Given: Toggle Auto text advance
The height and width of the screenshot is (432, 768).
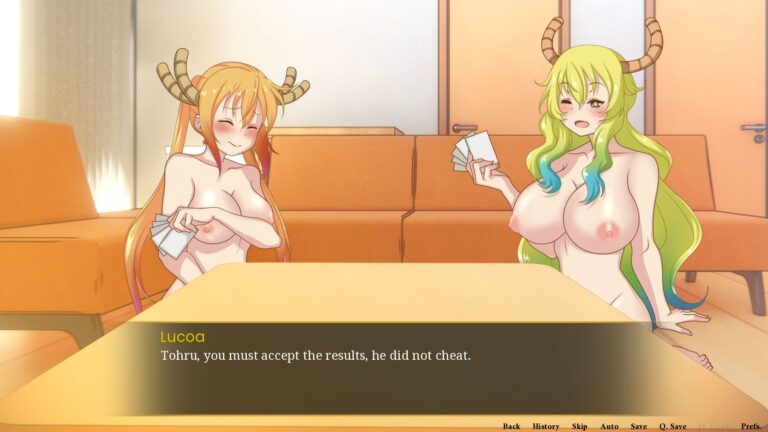Looking at the screenshot, I should tap(609, 426).
